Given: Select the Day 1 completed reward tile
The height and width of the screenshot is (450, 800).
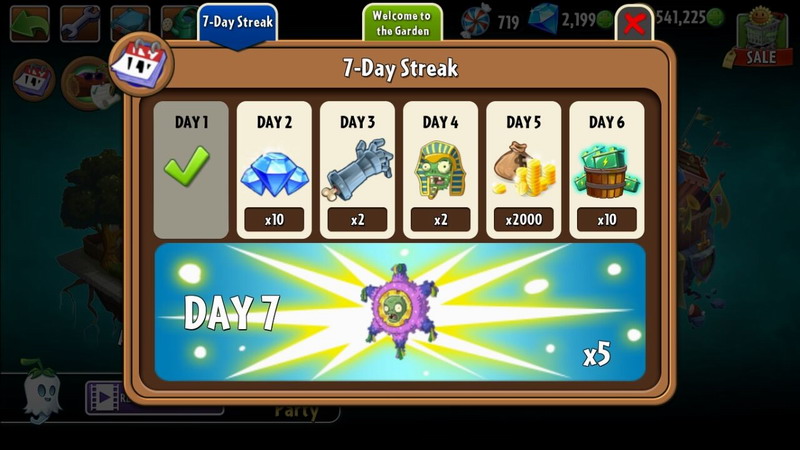Looking at the screenshot, I should (190, 169).
